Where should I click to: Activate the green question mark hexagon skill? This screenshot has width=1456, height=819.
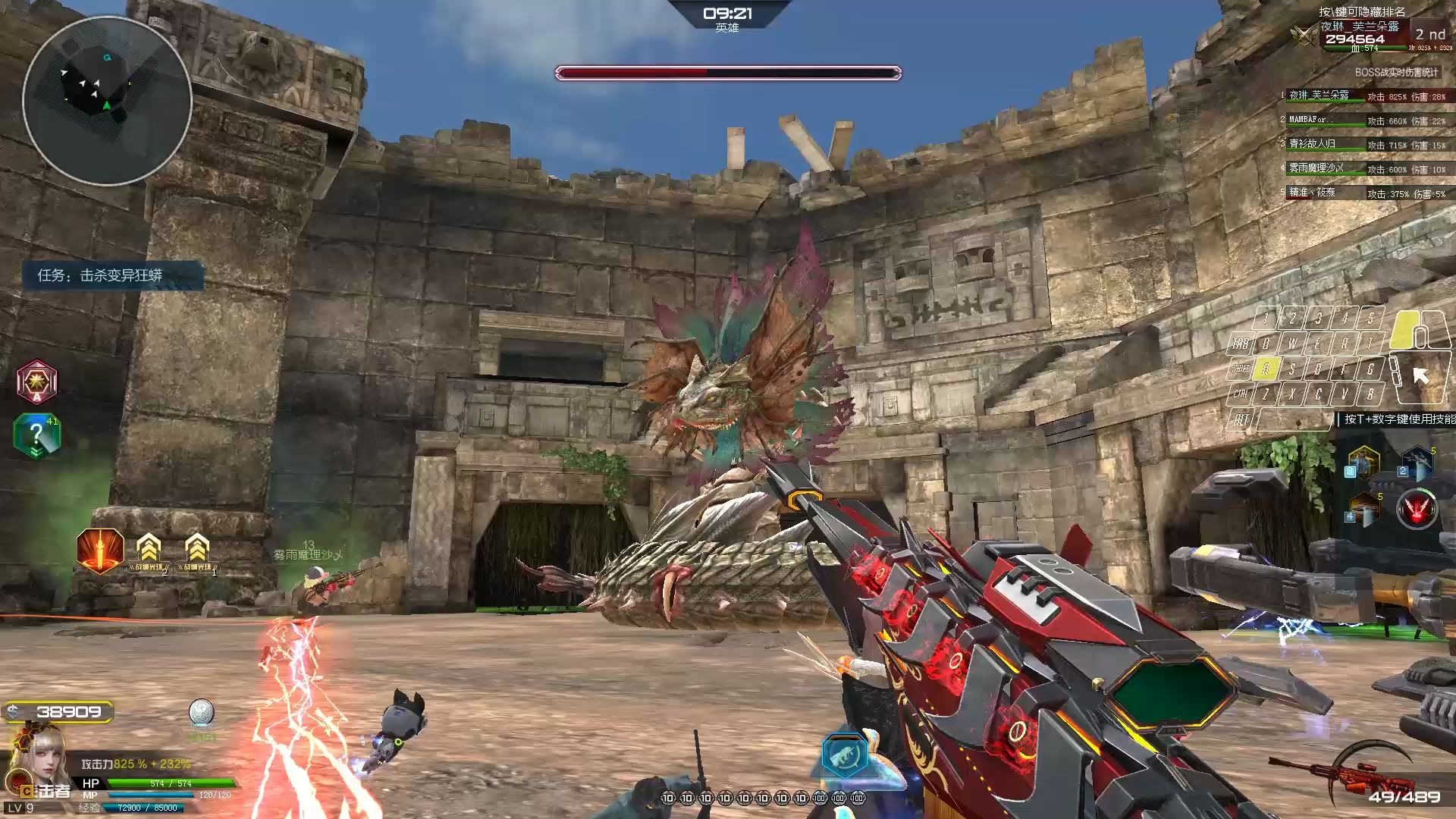36,436
